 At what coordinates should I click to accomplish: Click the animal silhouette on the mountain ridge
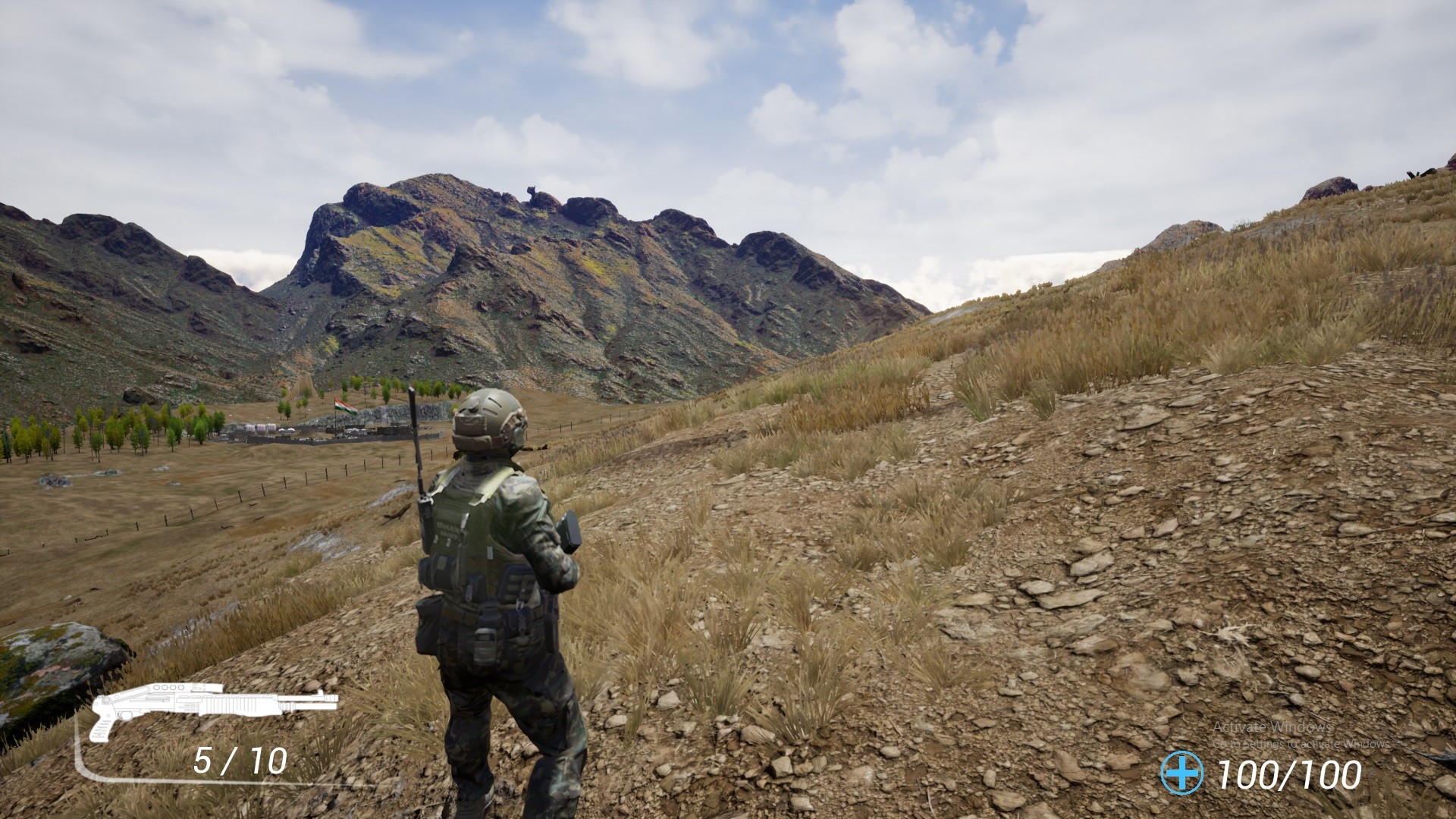[x=531, y=191]
